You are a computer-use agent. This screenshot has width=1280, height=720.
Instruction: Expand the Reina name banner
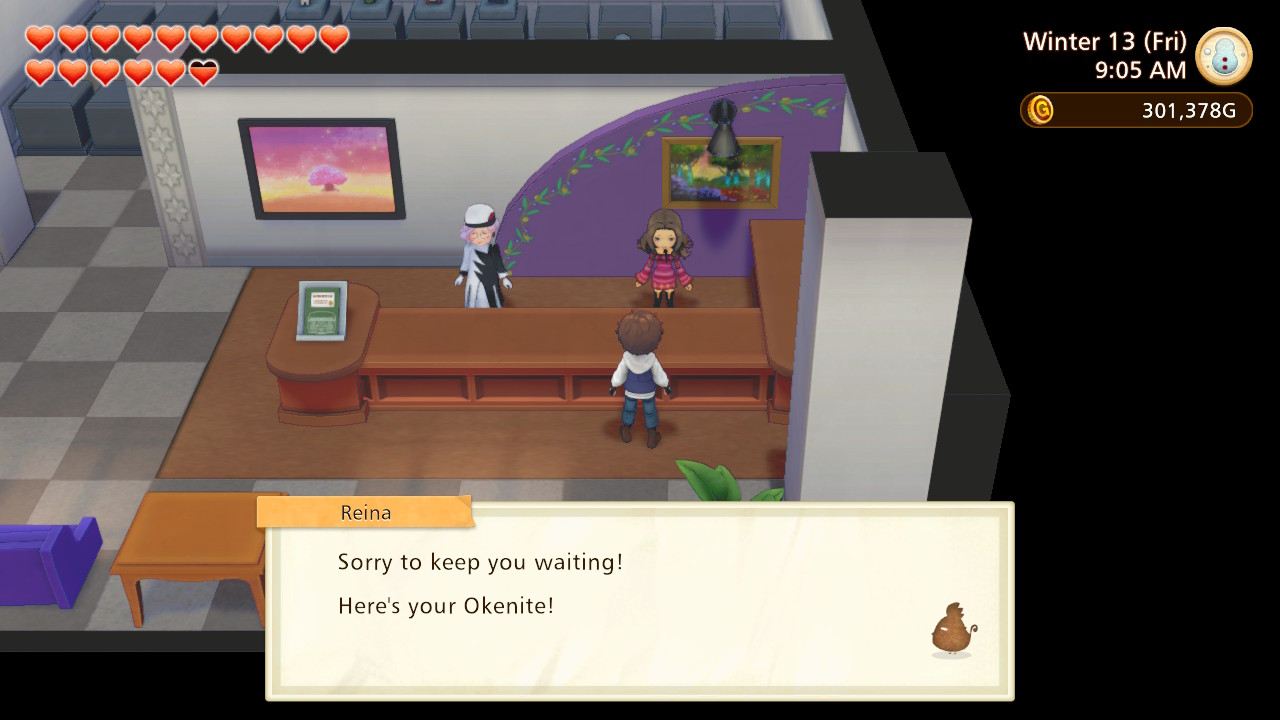coord(365,512)
